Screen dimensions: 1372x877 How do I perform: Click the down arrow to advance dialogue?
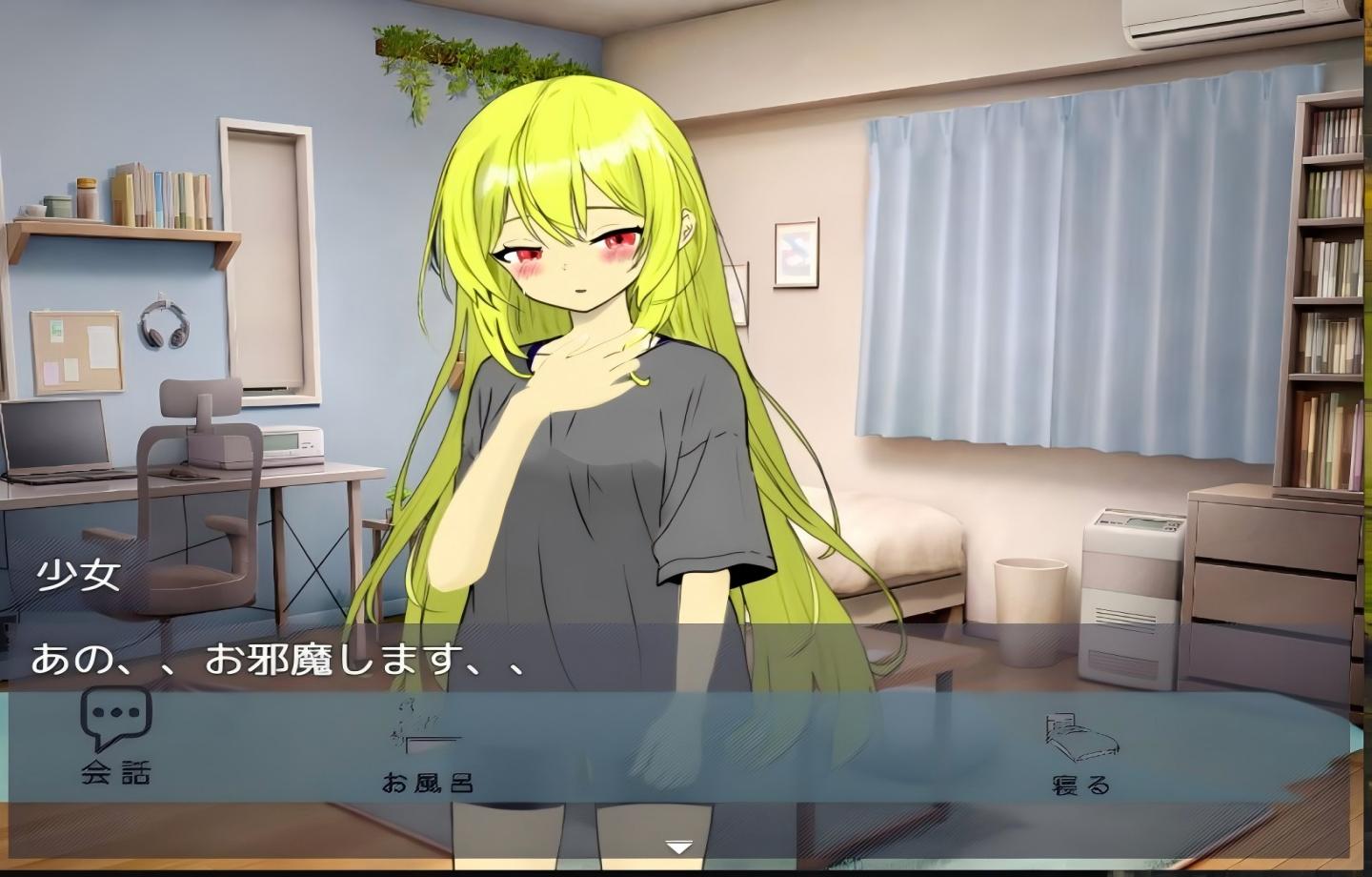(677, 845)
